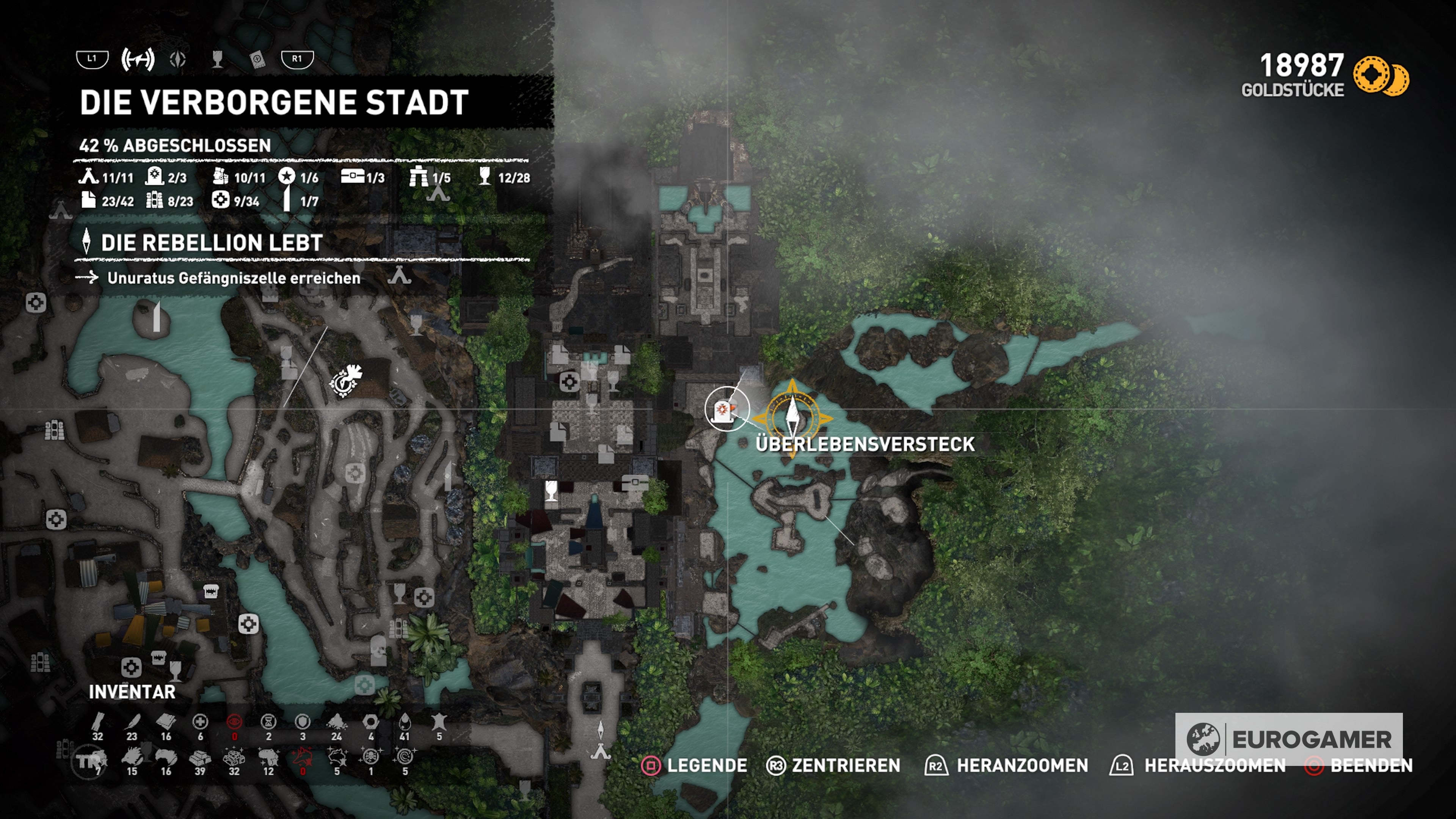This screenshot has height=819, width=1456.
Task: Open the document card tab
Action: click(x=257, y=59)
